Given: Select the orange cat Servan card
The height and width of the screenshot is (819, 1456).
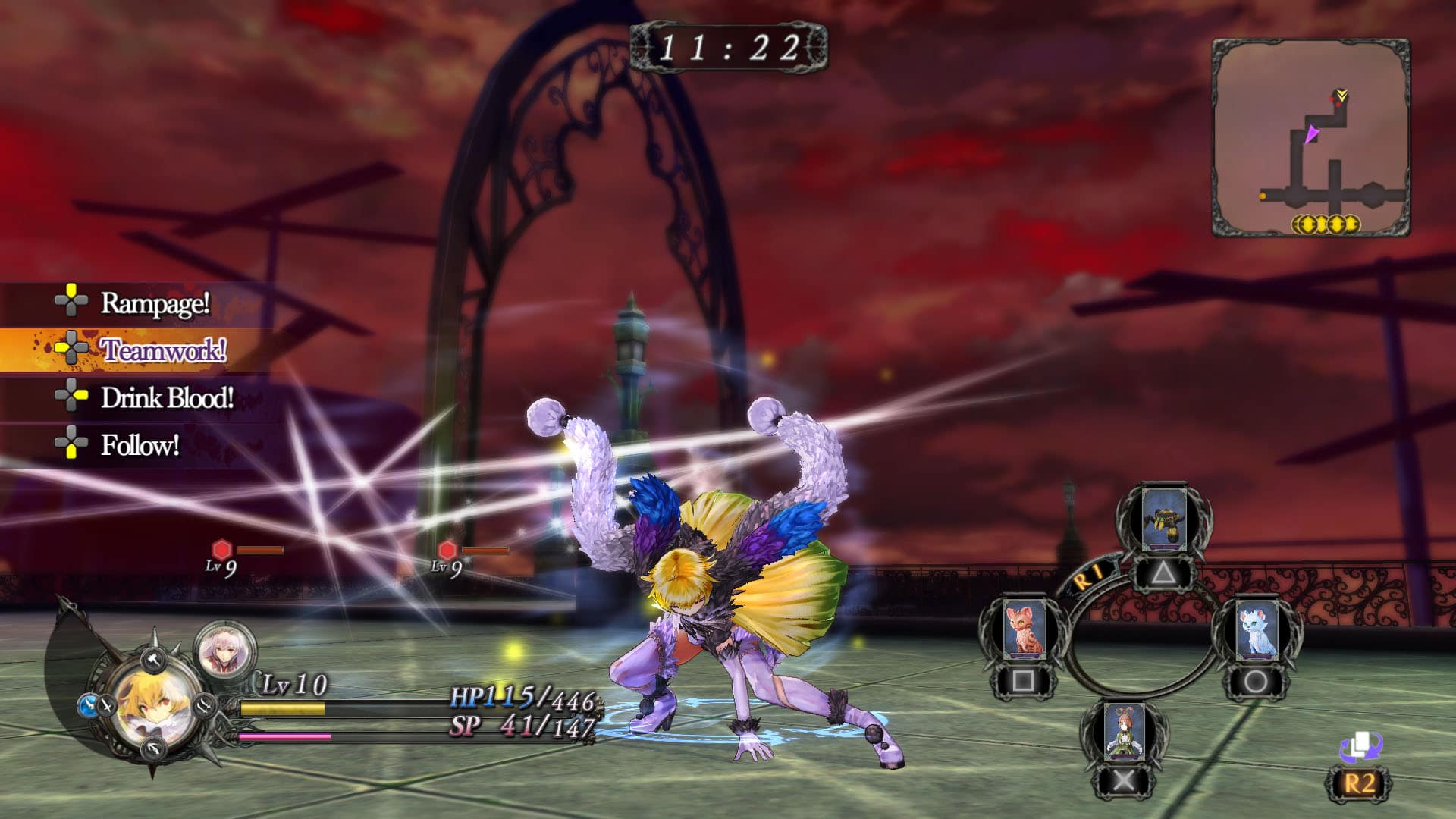Looking at the screenshot, I should click(1025, 628).
